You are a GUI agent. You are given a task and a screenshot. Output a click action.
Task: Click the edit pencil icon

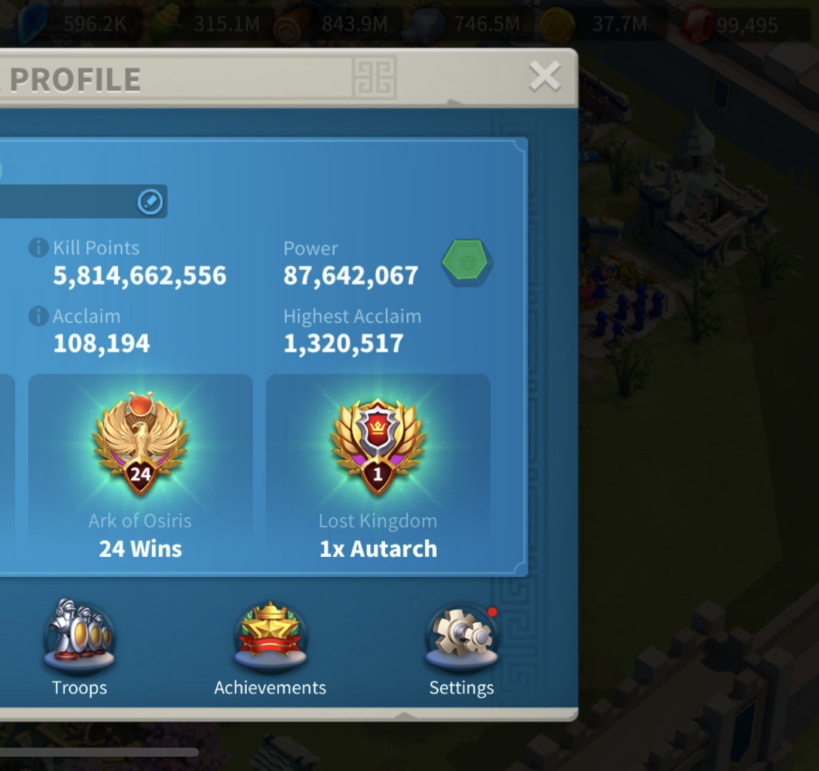click(x=149, y=202)
